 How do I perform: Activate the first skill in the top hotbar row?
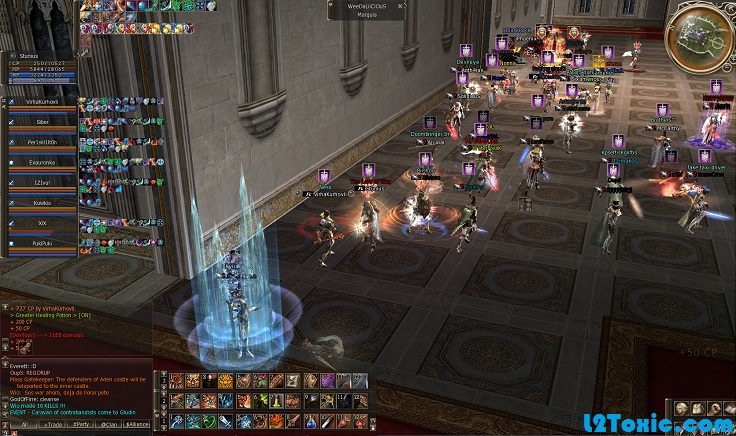tap(177, 381)
